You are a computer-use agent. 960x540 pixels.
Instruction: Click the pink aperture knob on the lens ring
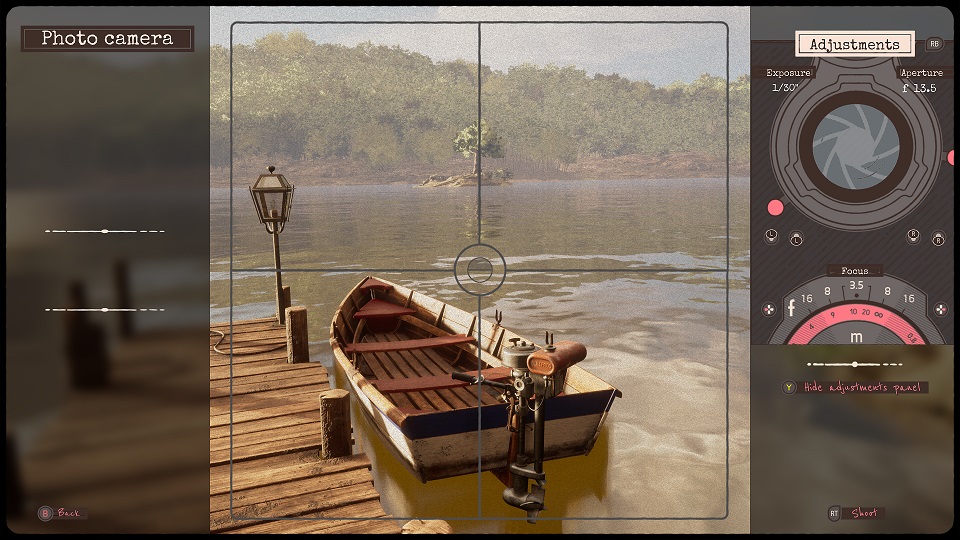[952, 158]
